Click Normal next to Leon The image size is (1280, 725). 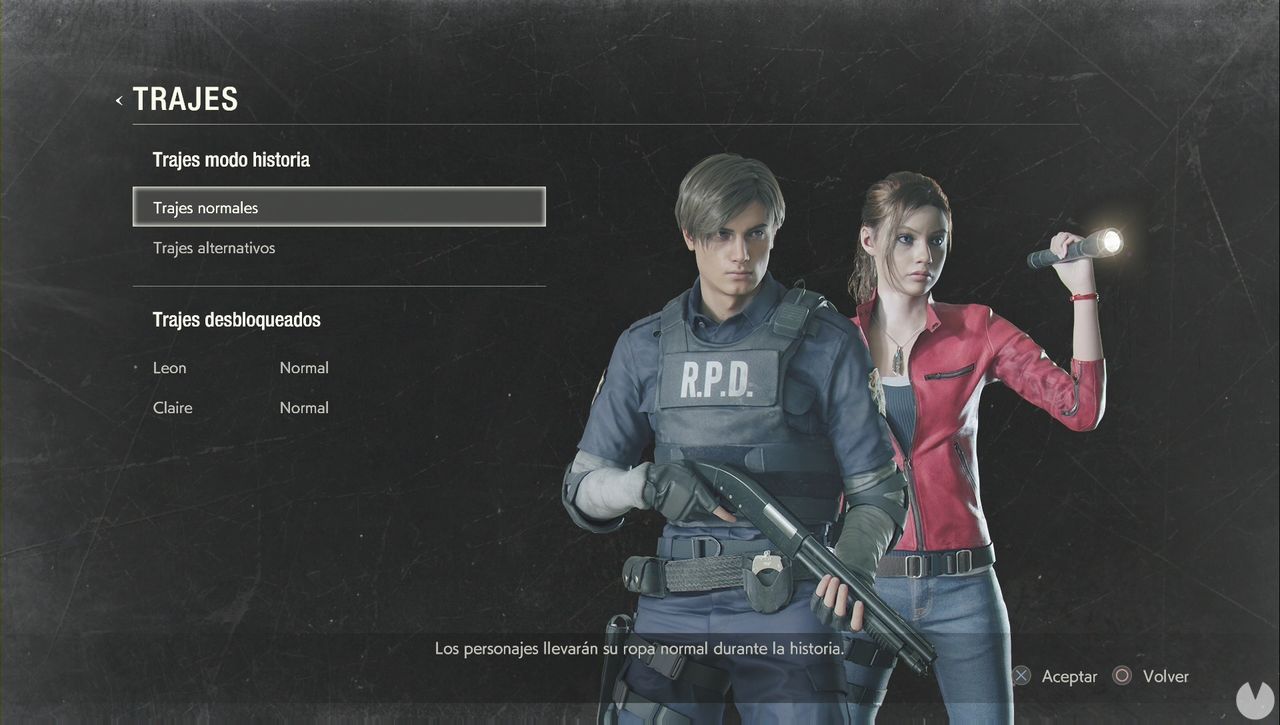[304, 368]
